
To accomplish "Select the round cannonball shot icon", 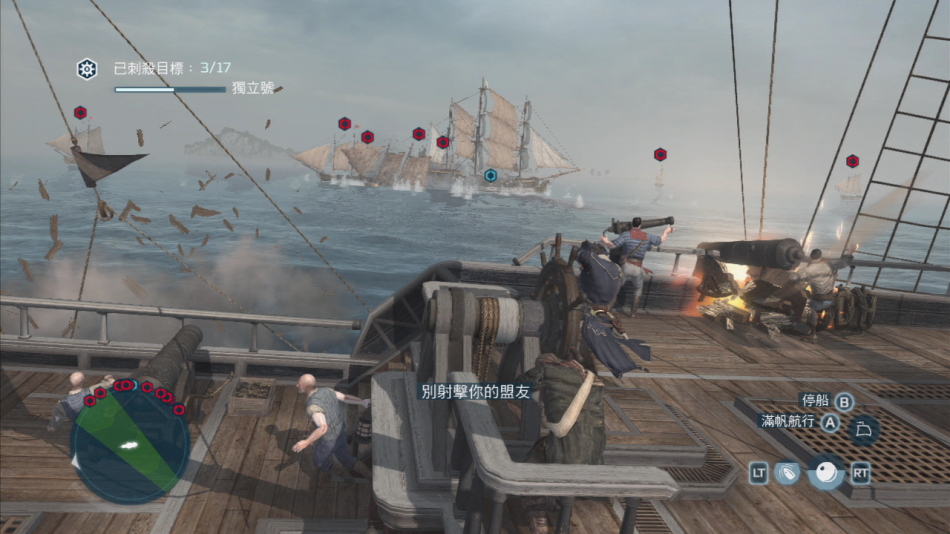I will 826,472.
